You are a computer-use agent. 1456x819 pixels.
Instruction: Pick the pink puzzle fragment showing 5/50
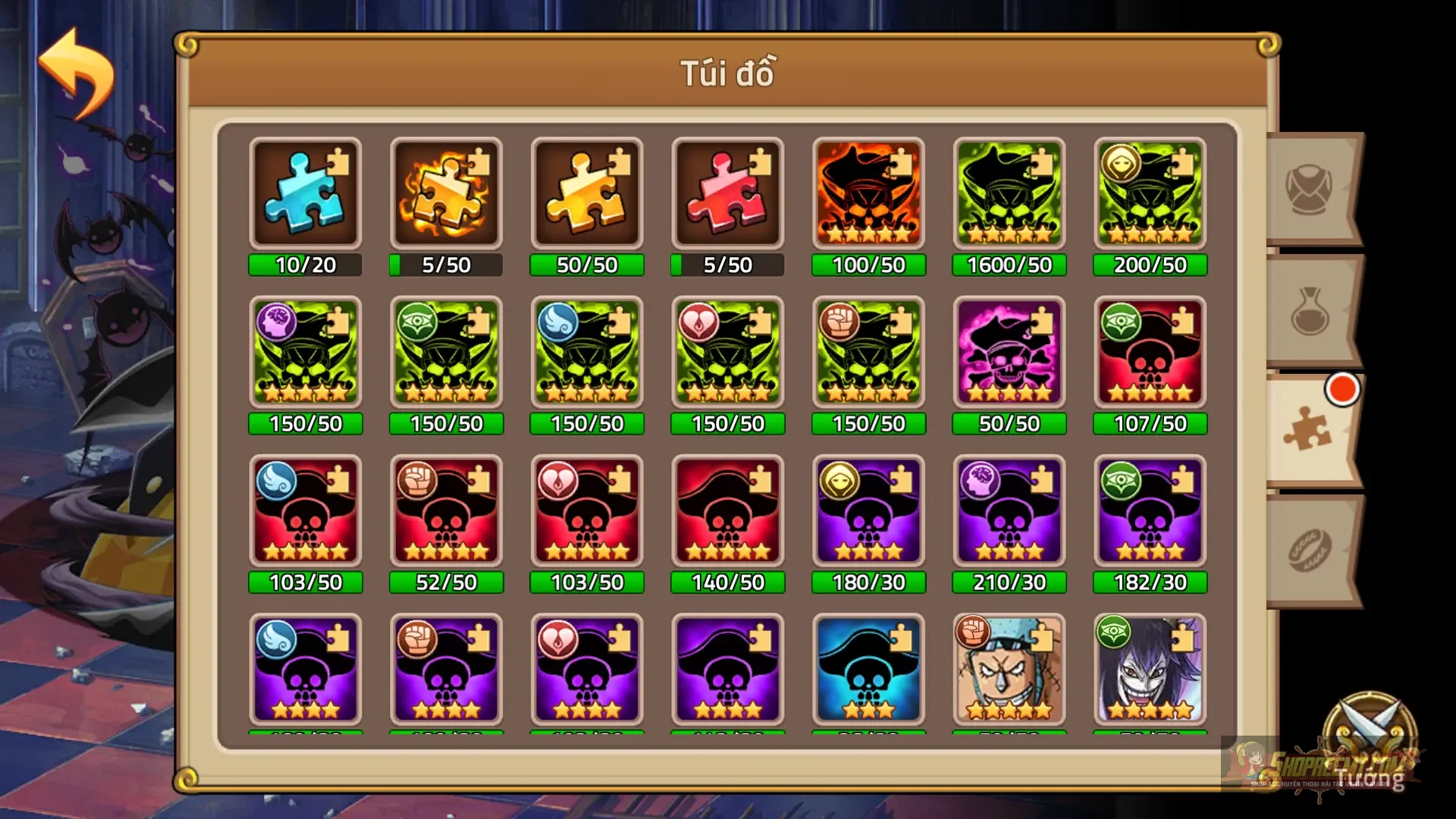pos(727,194)
